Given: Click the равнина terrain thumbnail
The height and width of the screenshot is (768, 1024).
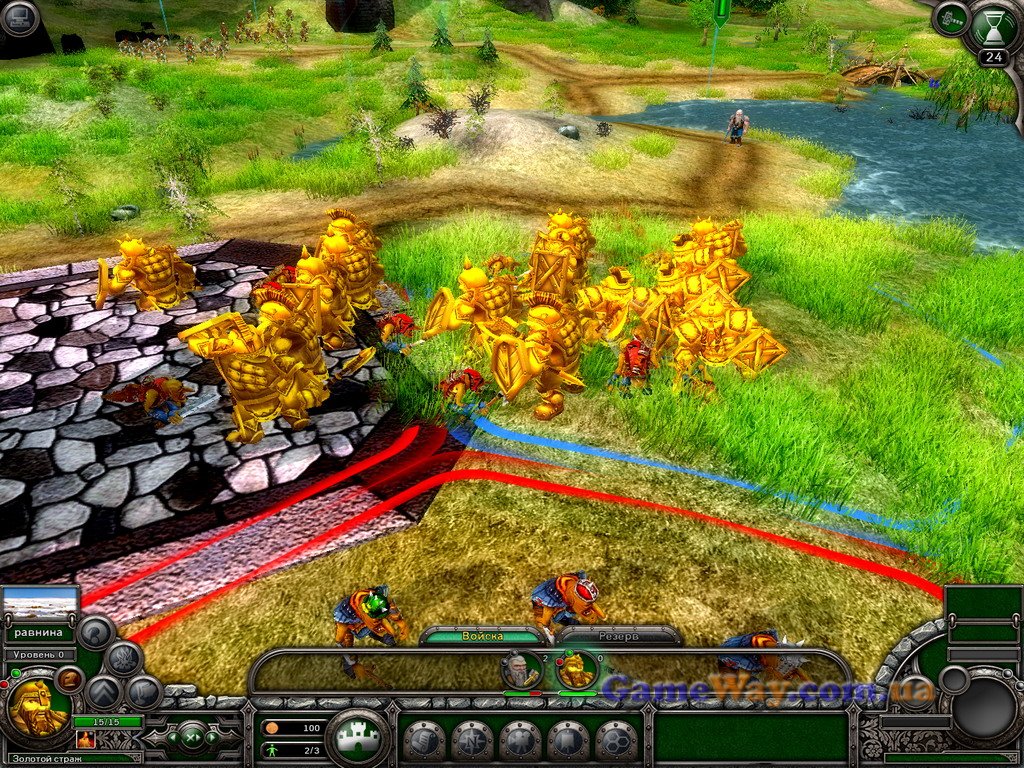Looking at the screenshot, I should click(x=40, y=603).
